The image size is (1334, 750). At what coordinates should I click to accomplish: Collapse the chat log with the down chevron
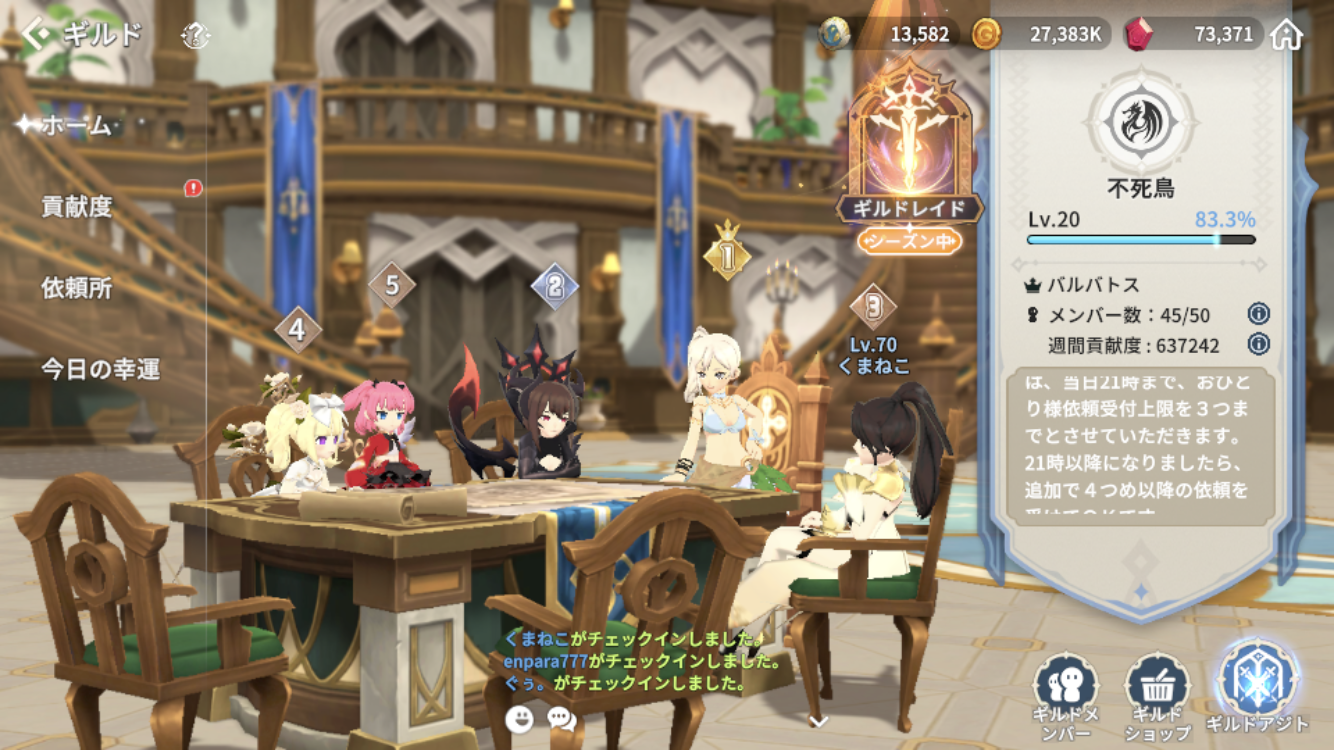[818, 720]
